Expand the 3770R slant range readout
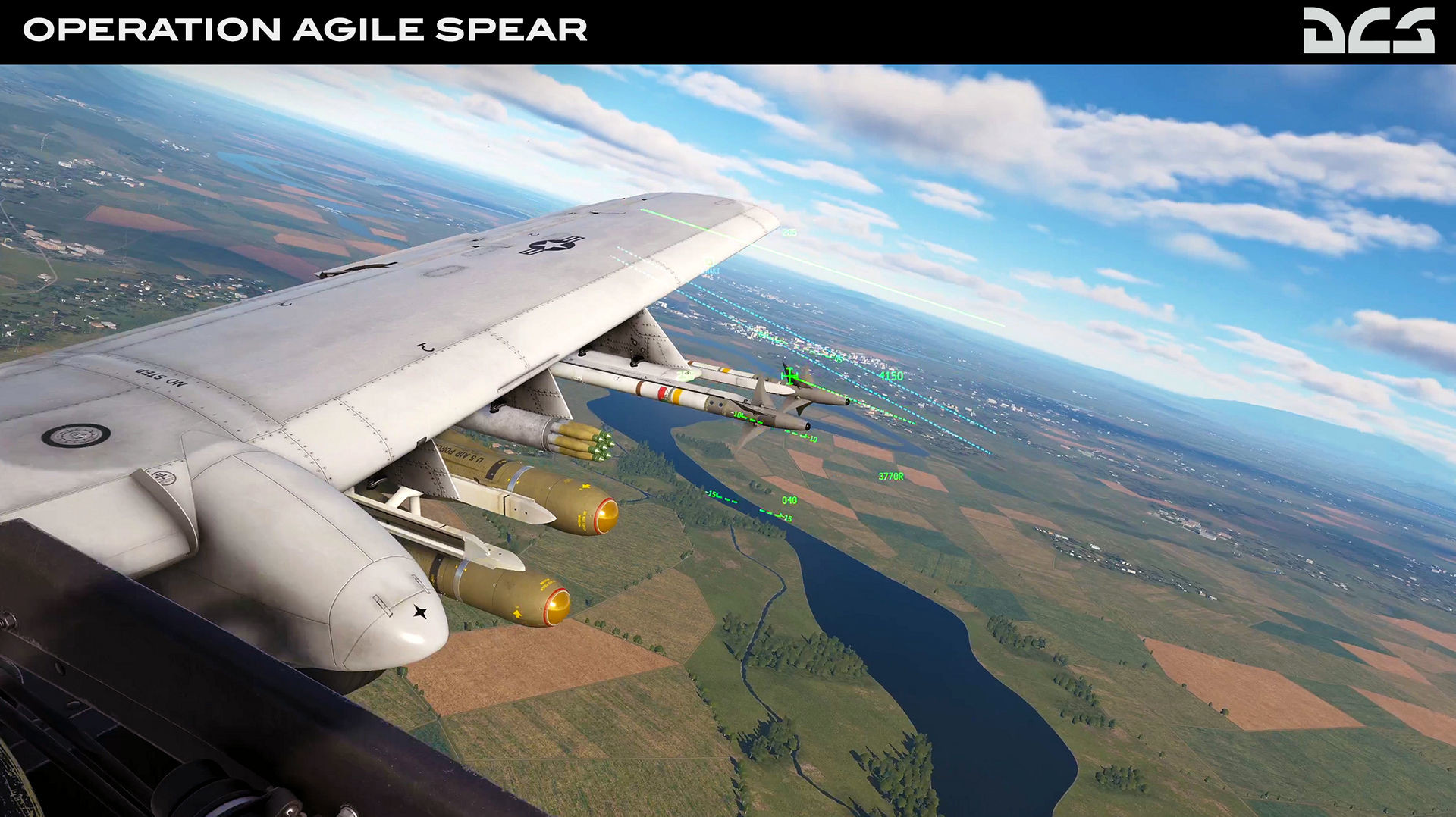 point(891,477)
